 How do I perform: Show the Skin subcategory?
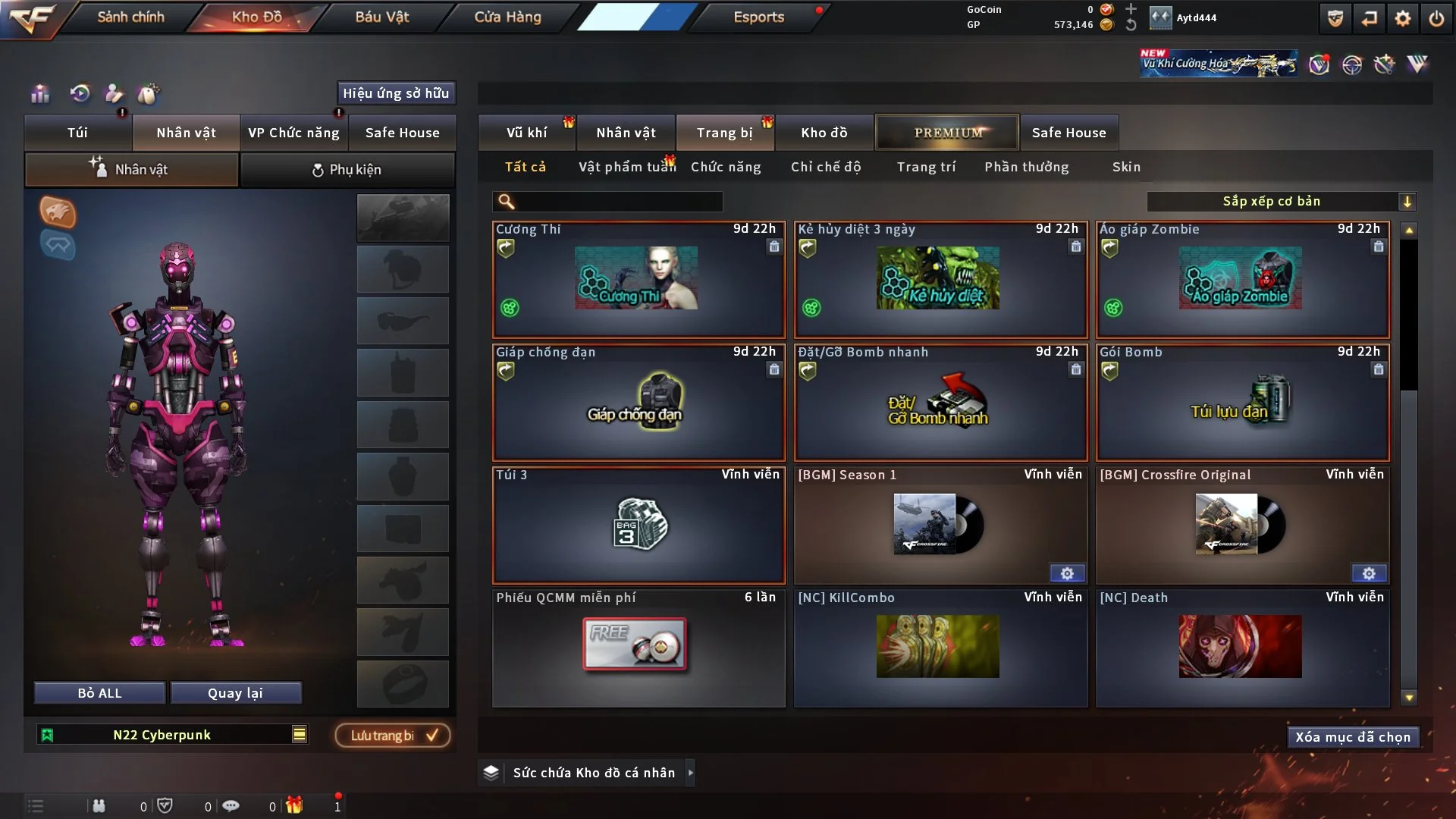pos(1126,167)
